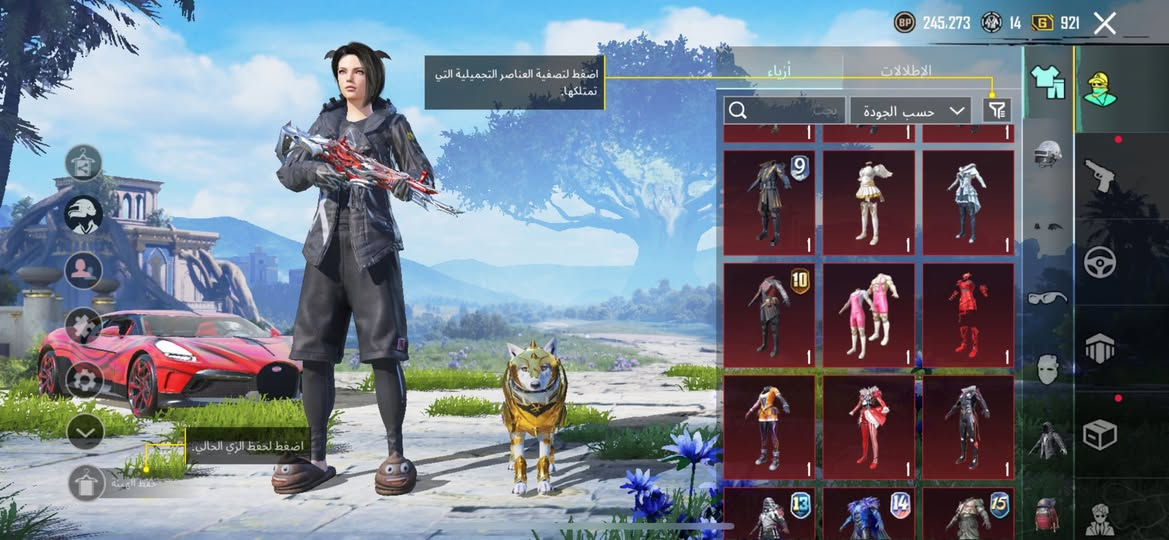This screenshot has height=540, width=1169.
Task: Select the outfit with level 9 badge
Action: [x=768, y=203]
